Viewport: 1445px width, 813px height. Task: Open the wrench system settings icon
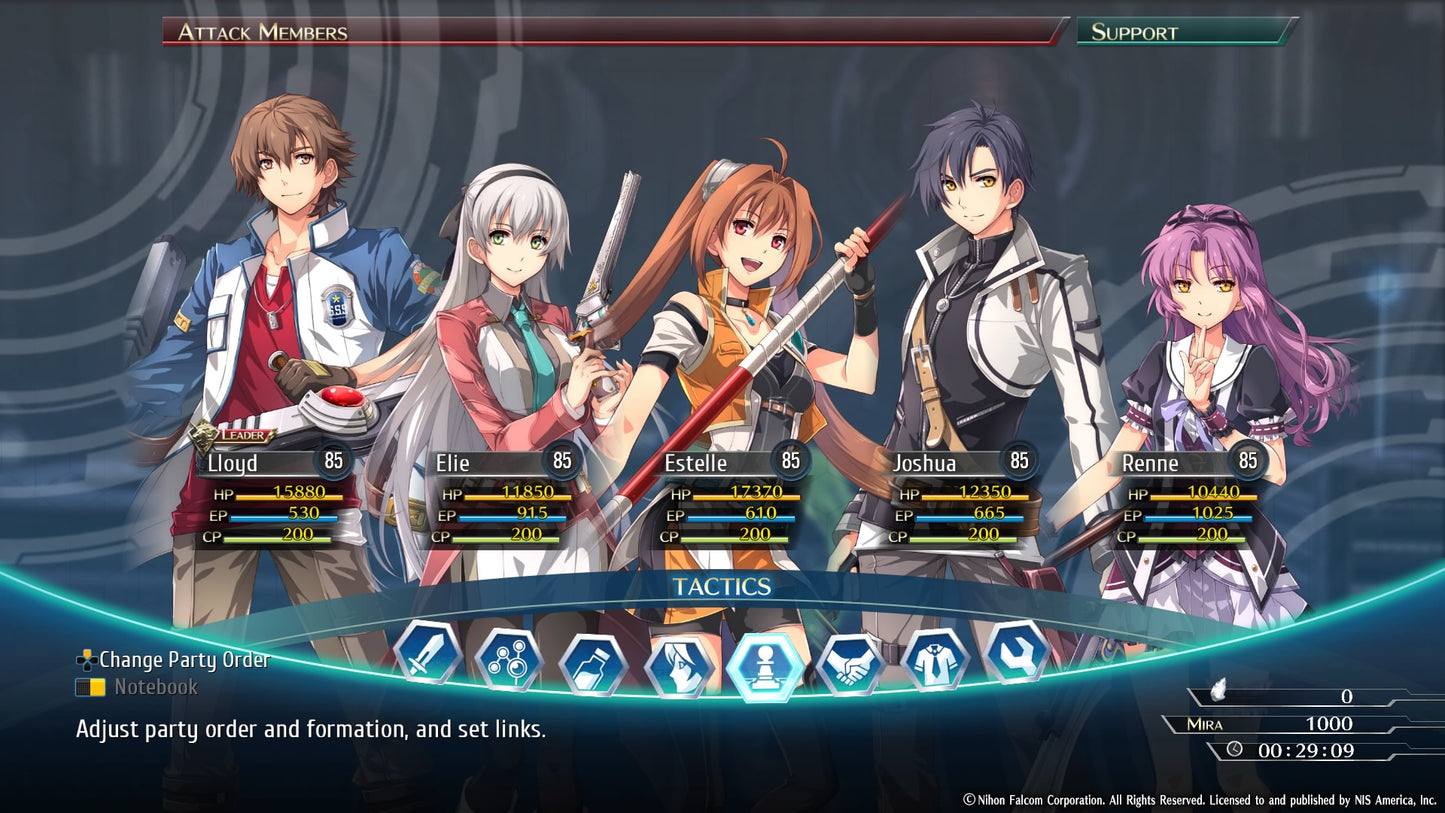(x=1016, y=653)
